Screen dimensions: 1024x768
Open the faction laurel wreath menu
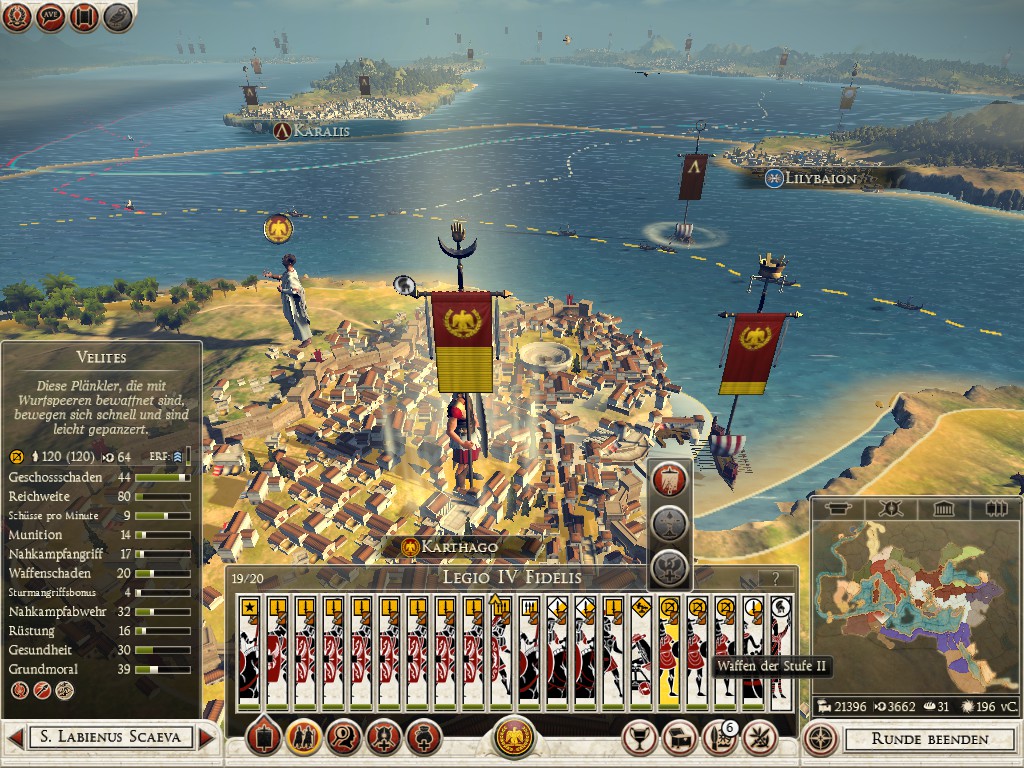pos(17,17)
